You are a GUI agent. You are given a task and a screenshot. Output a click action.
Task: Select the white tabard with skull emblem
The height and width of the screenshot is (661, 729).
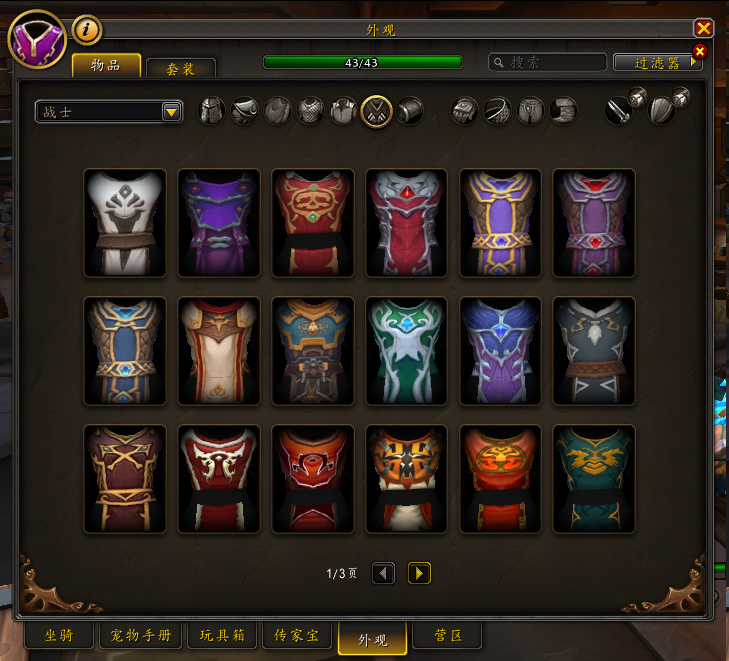click(125, 222)
